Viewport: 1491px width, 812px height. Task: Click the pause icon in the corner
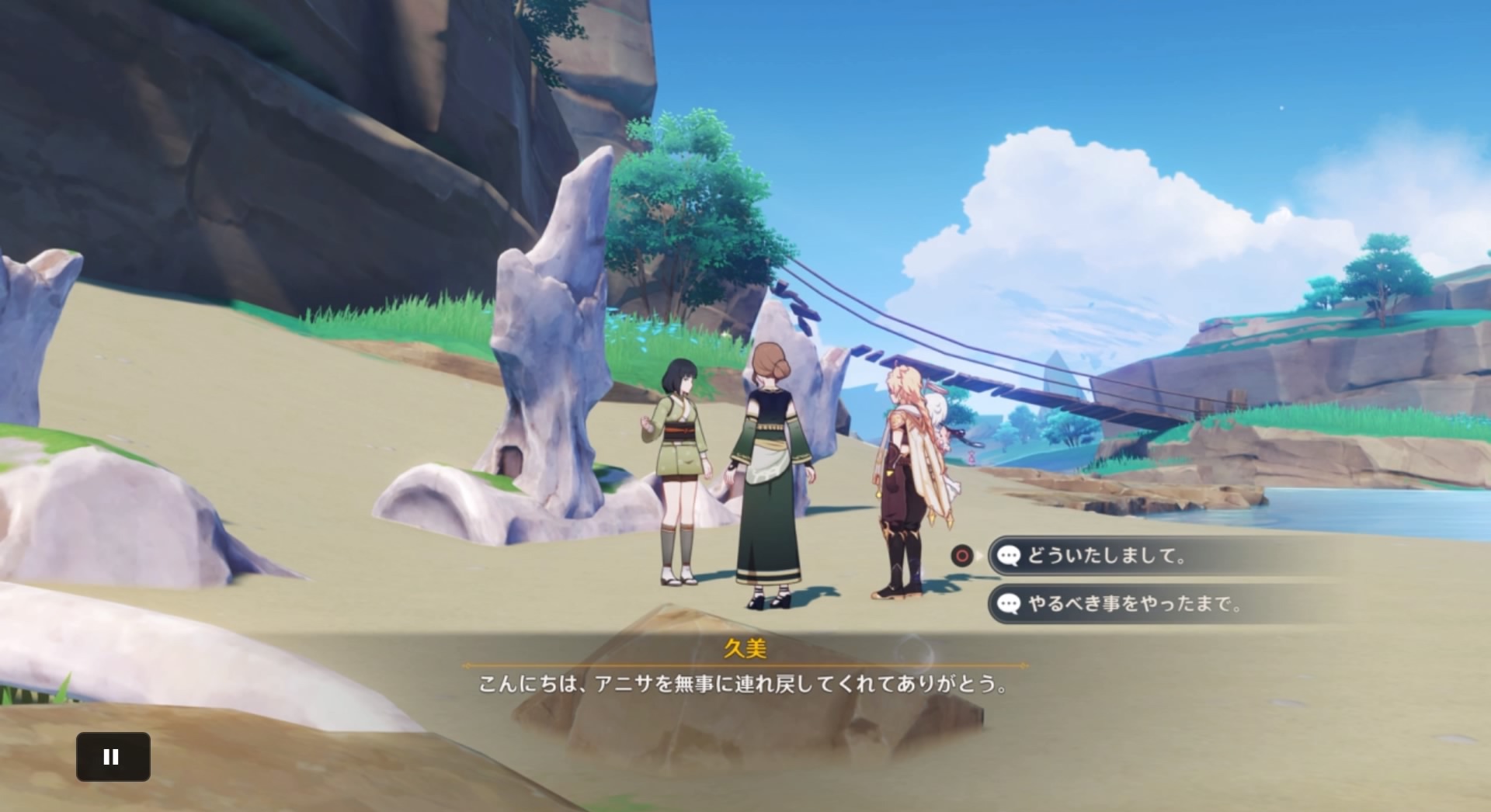point(113,756)
